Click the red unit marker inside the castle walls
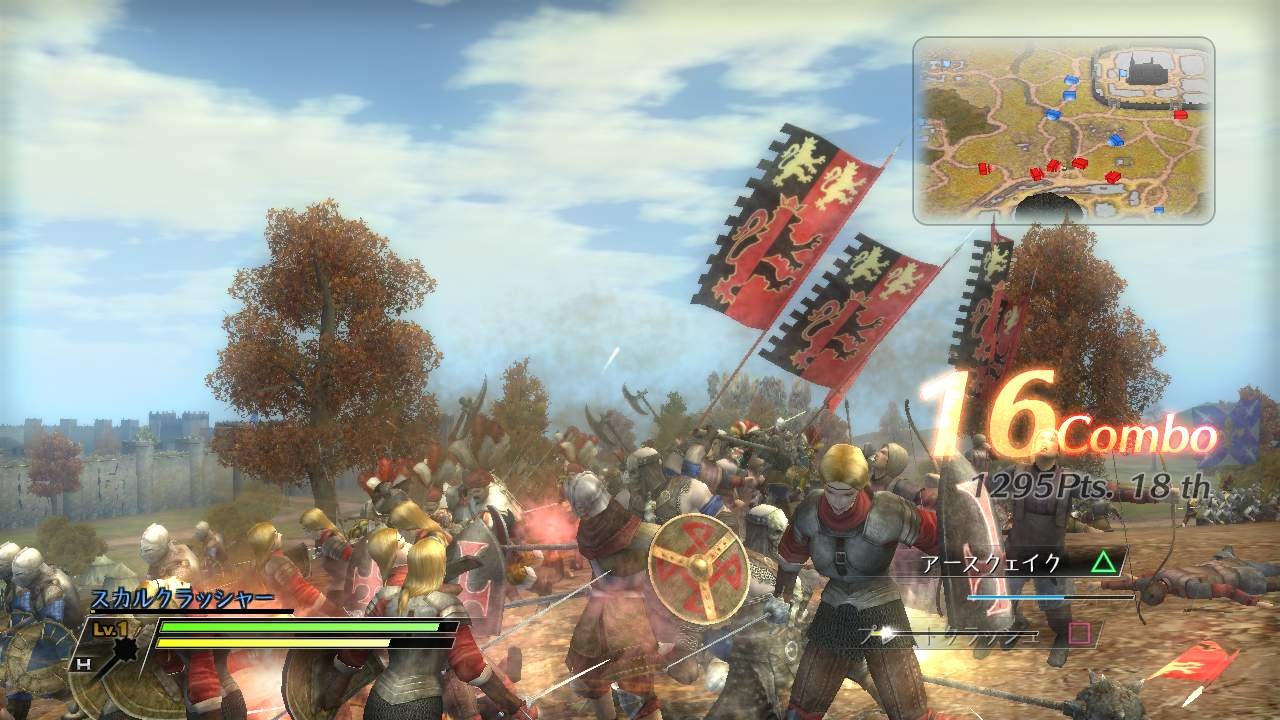1280x720 pixels. pos(1179,116)
